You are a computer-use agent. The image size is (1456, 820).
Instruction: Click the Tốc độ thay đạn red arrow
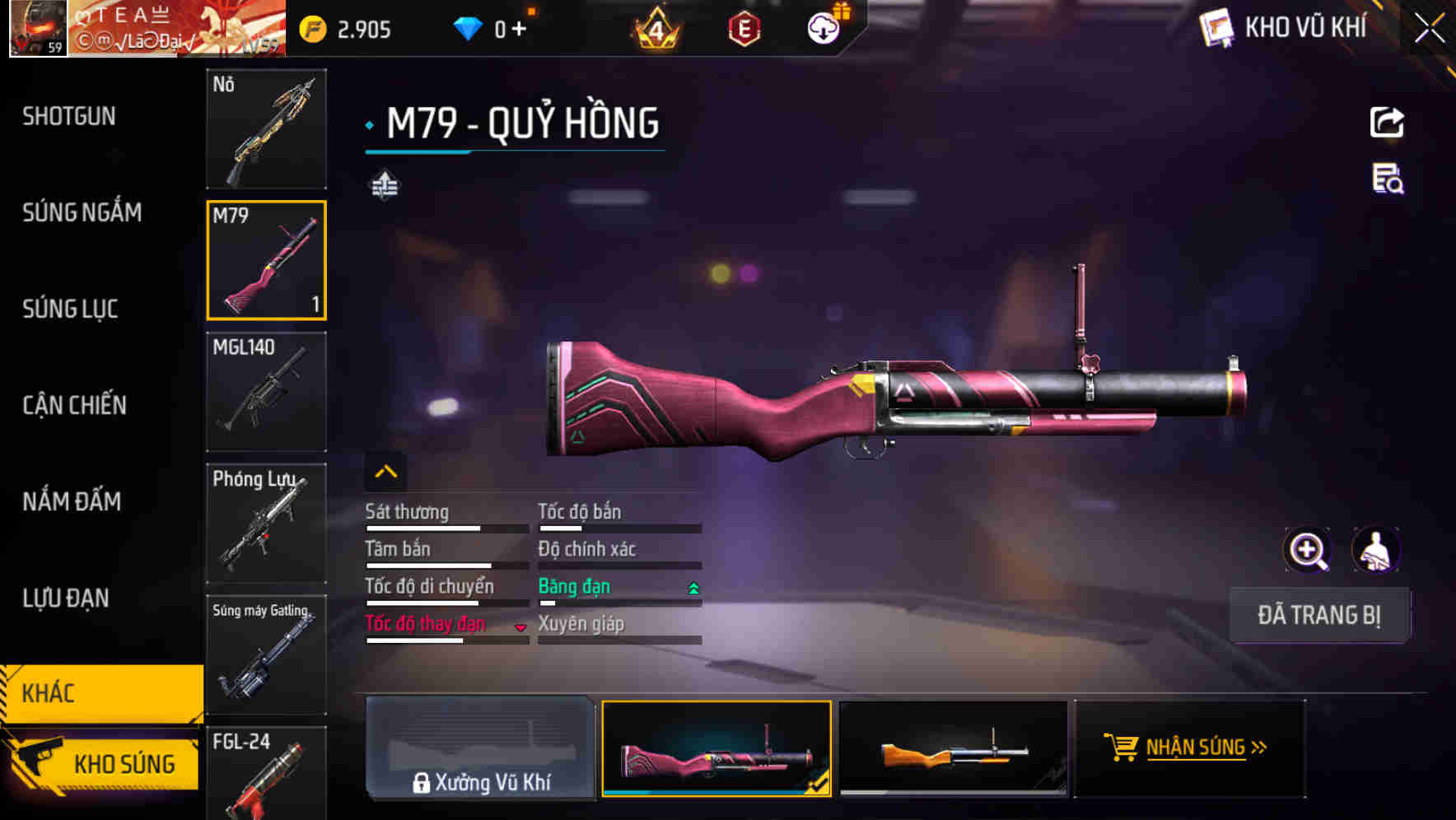520,627
